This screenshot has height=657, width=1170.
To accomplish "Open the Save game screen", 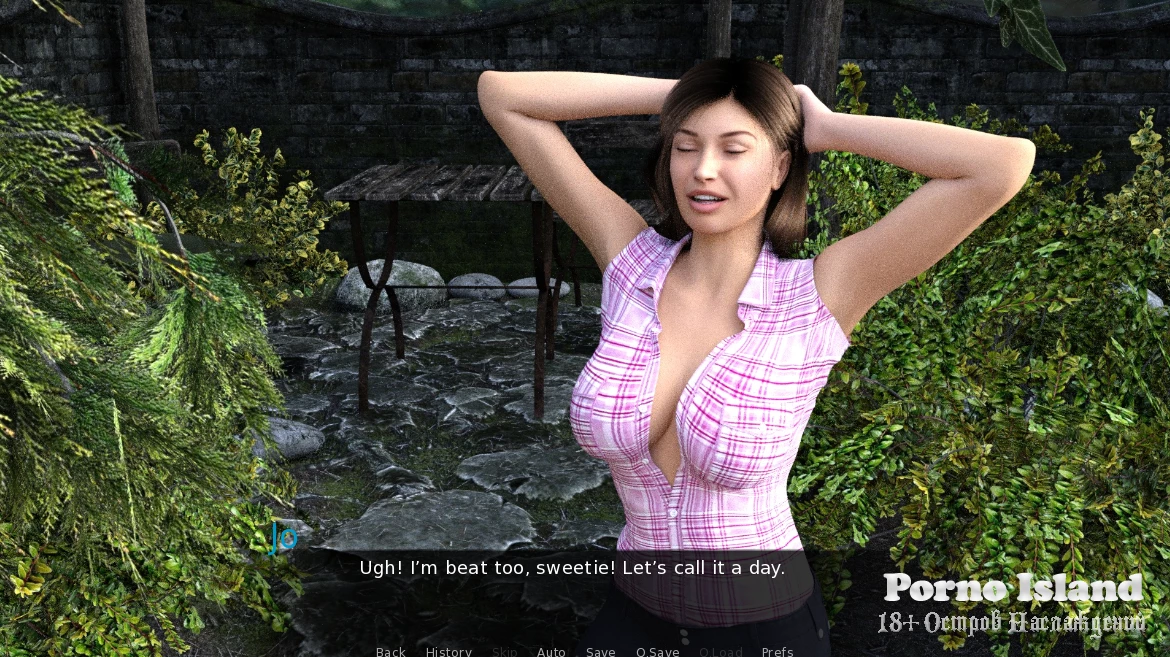I will click(601, 651).
